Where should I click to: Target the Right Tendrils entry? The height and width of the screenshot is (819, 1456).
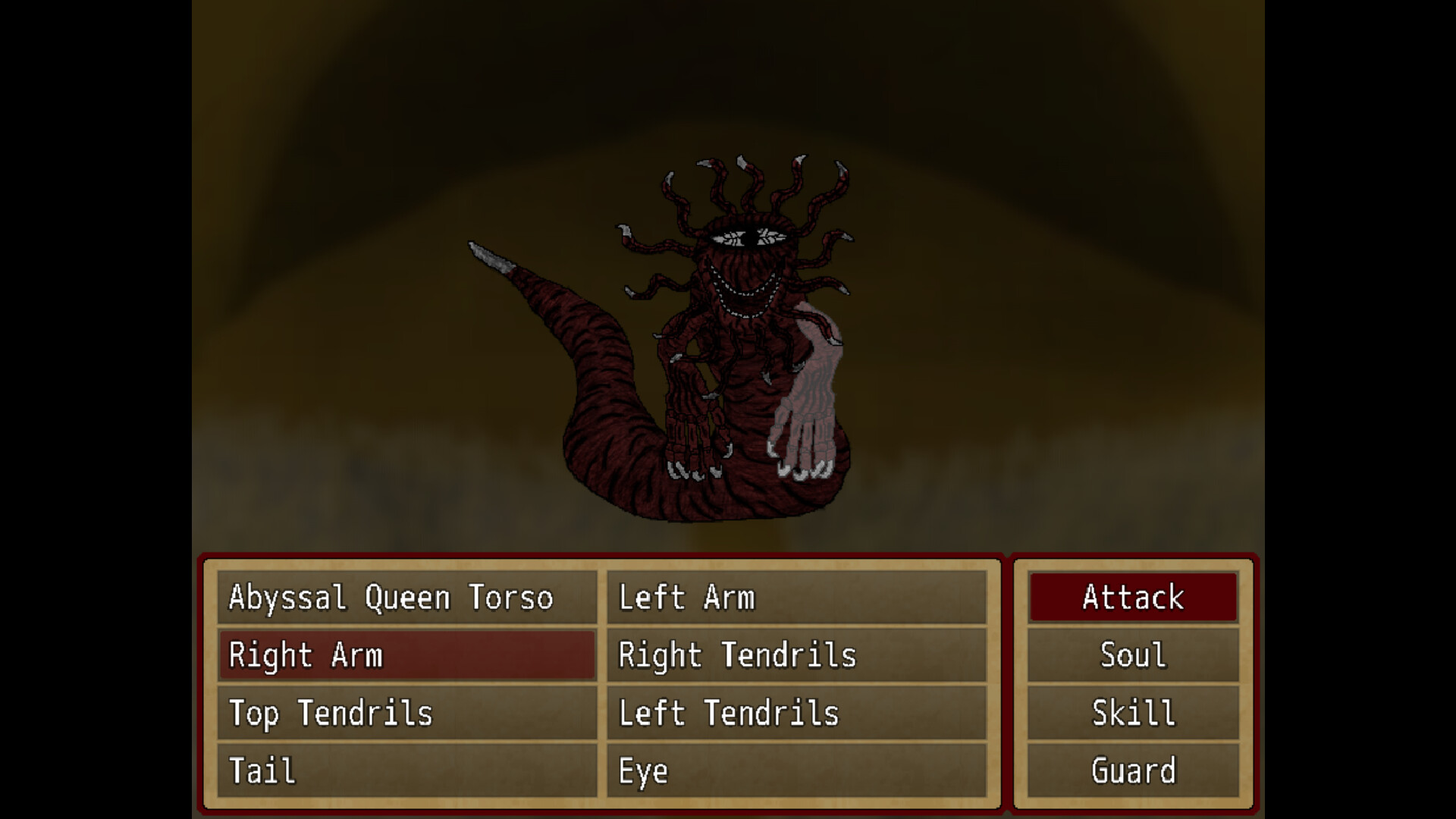796,655
